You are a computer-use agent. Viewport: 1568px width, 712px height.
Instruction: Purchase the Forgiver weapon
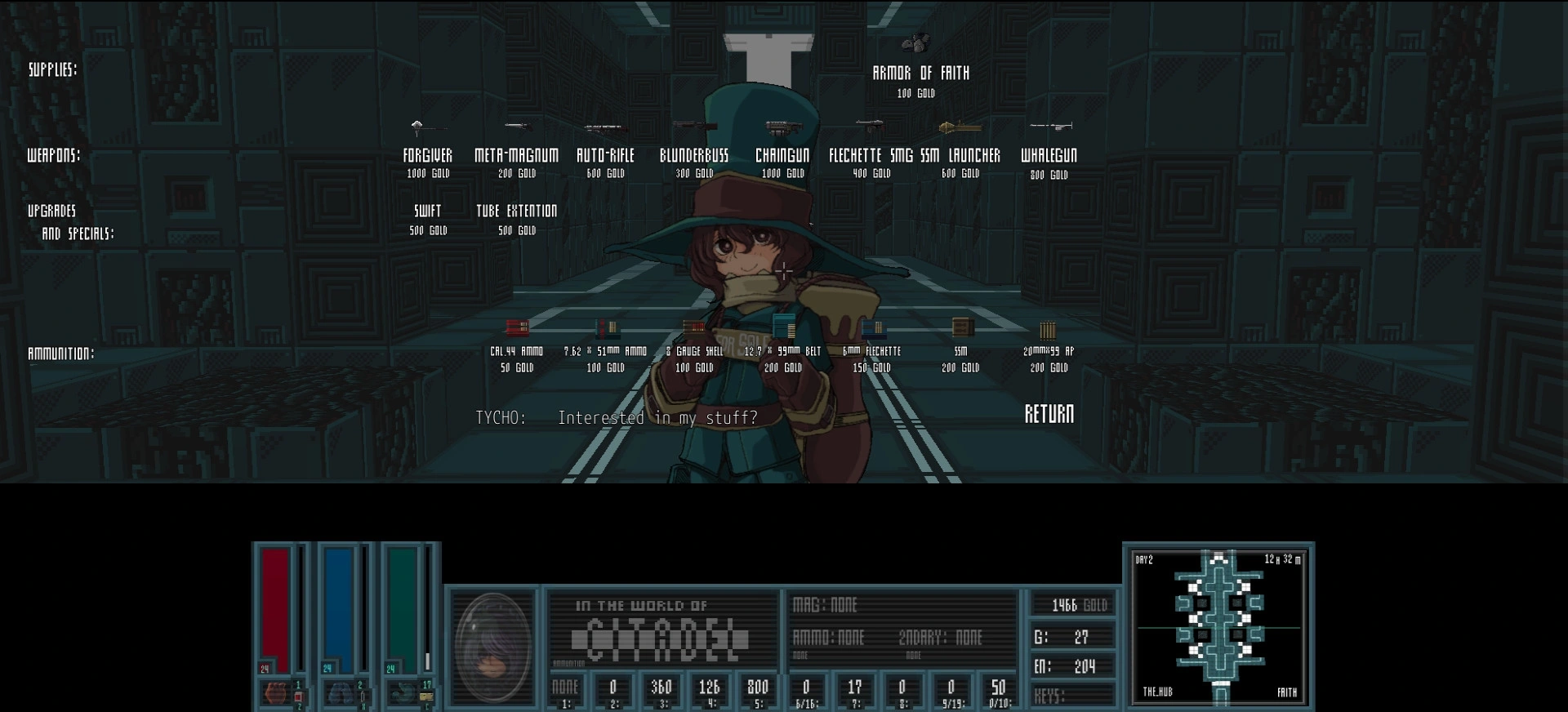point(427,155)
